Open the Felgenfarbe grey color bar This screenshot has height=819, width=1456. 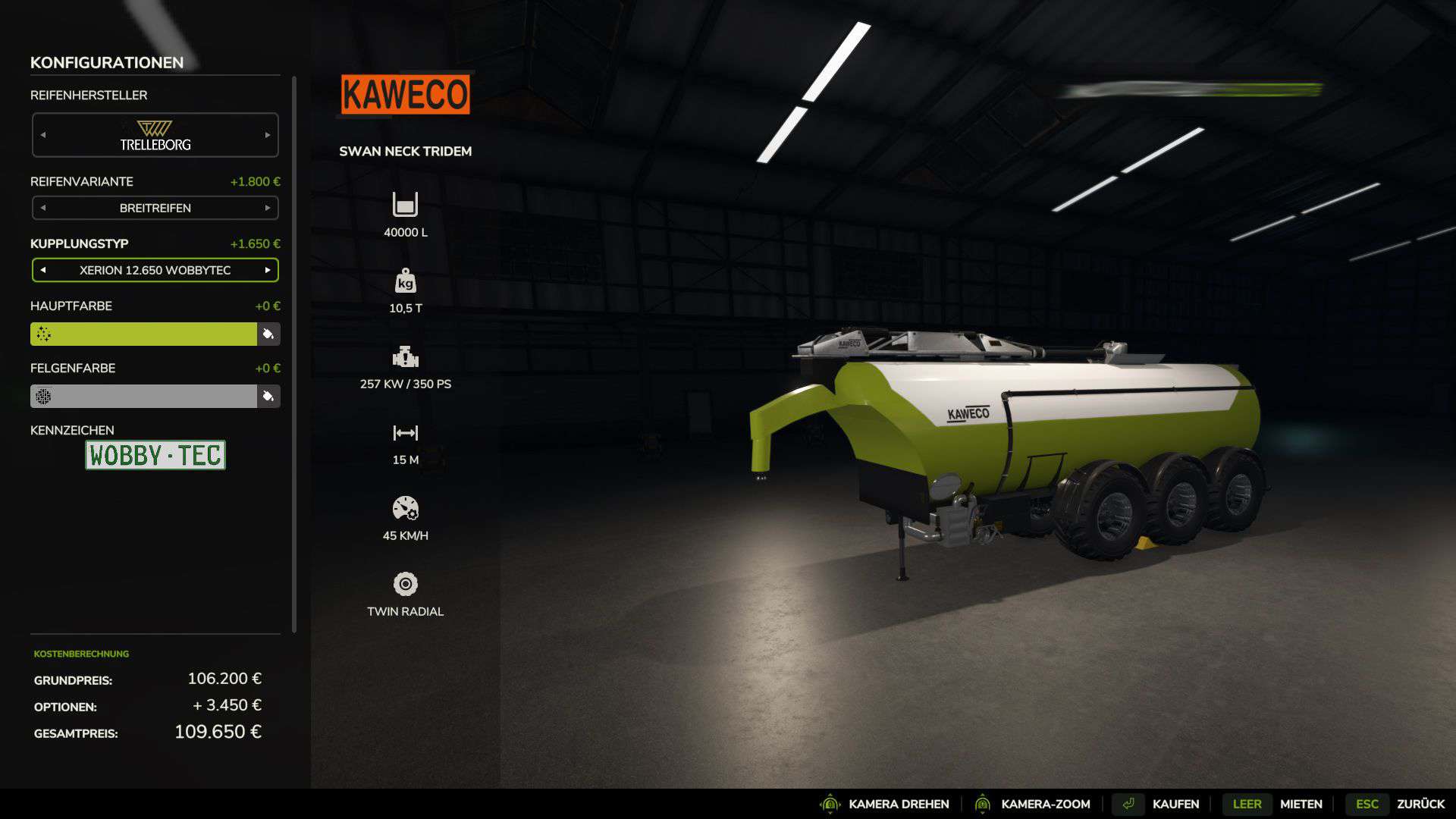143,396
